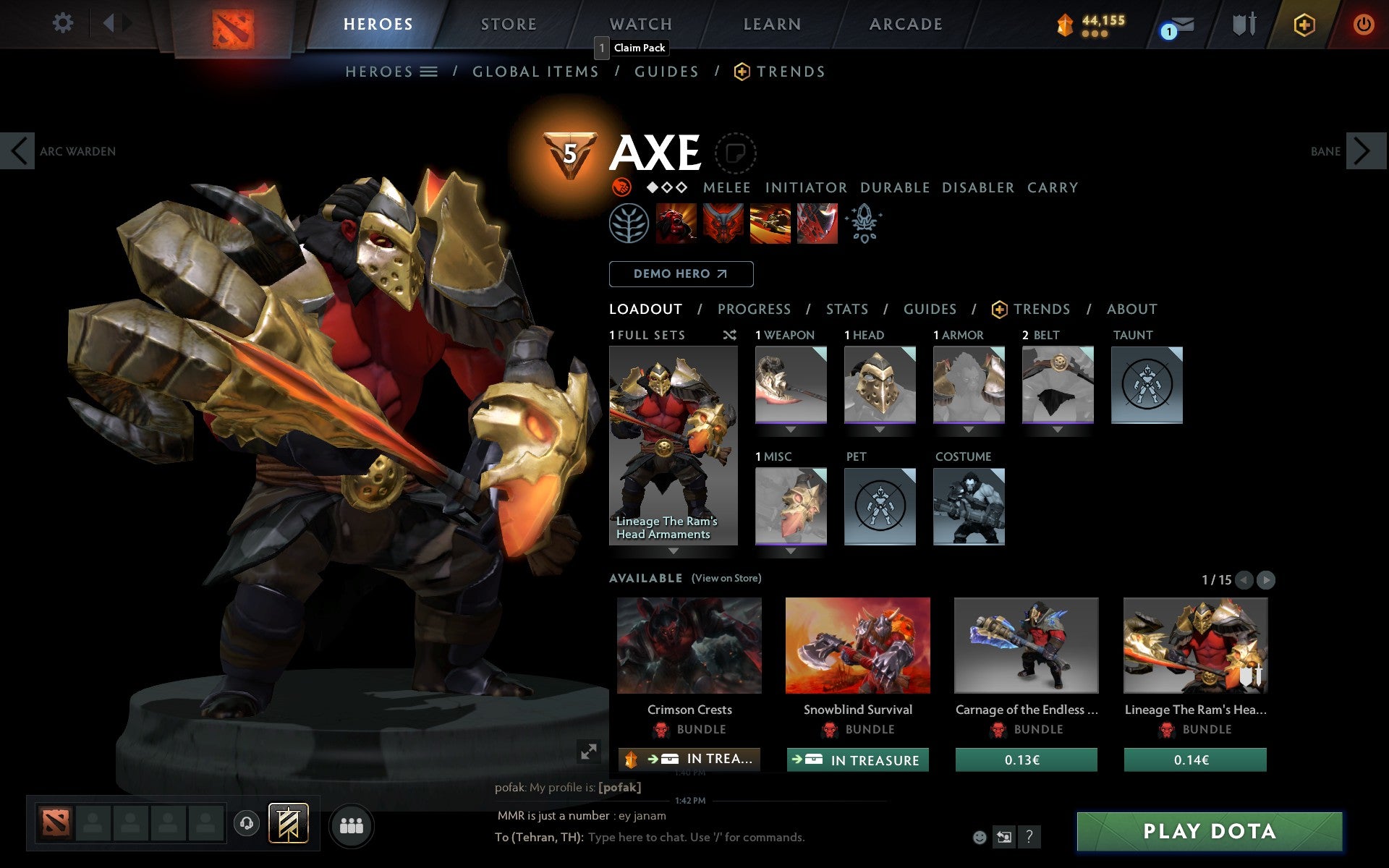1389x868 pixels.
Task: Shuffle equipped items with the shuffle icon
Action: tap(729, 335)
